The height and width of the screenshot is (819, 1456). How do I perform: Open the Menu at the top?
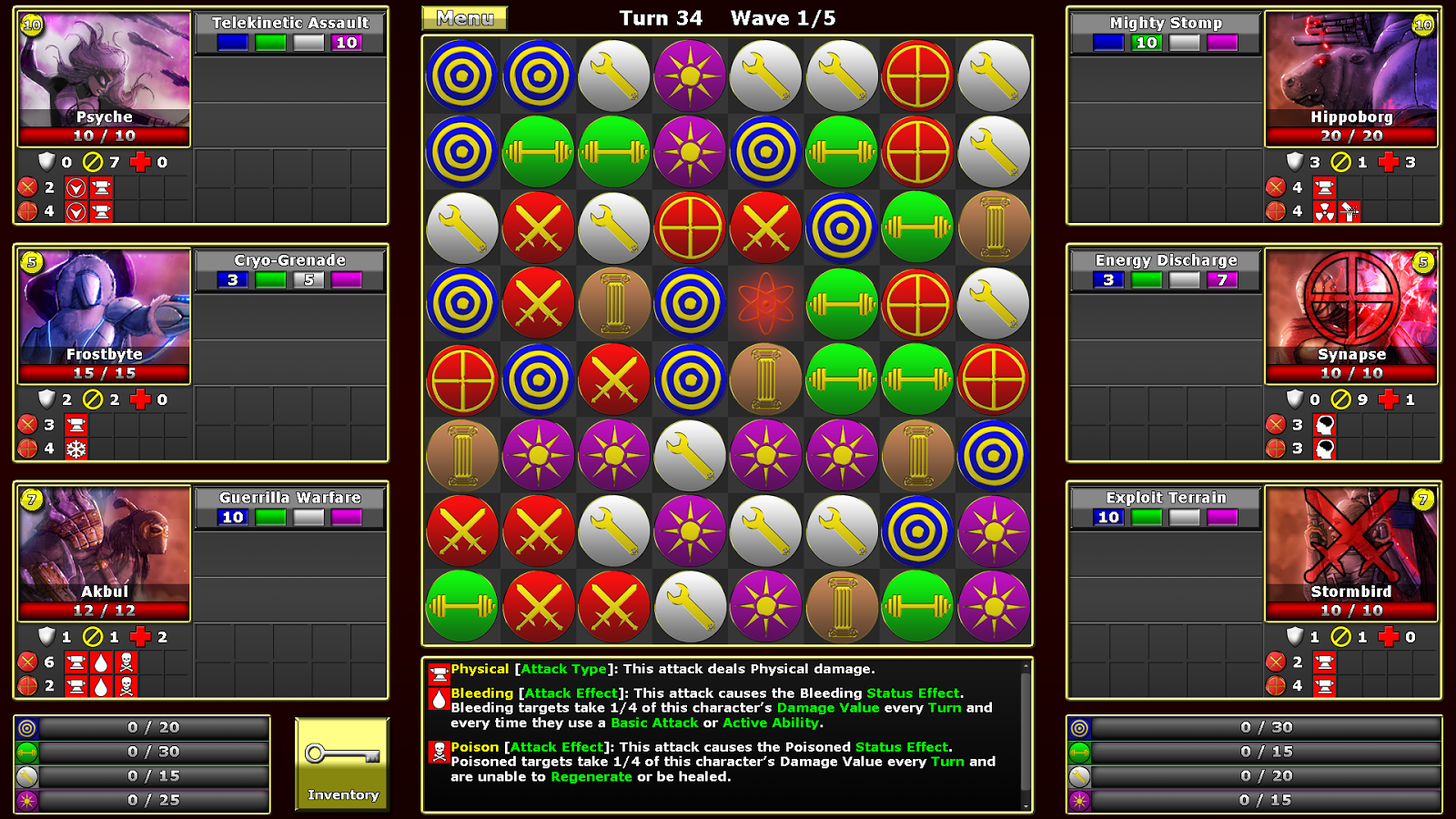[462, 17]
